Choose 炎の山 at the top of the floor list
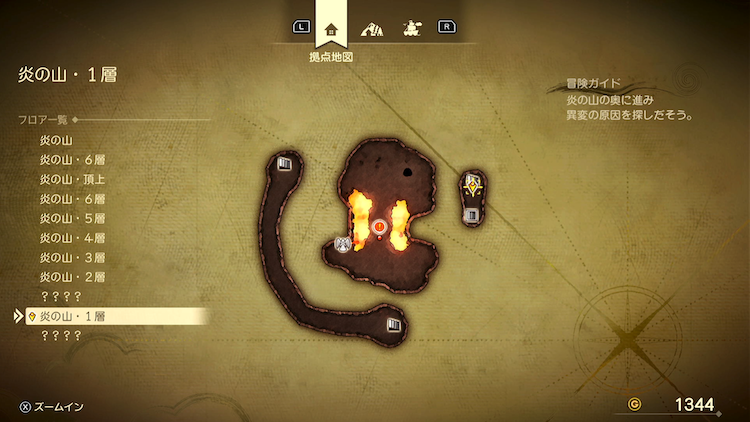The width and height of the screenshot is (750, 422). click(x=57, y=140)
